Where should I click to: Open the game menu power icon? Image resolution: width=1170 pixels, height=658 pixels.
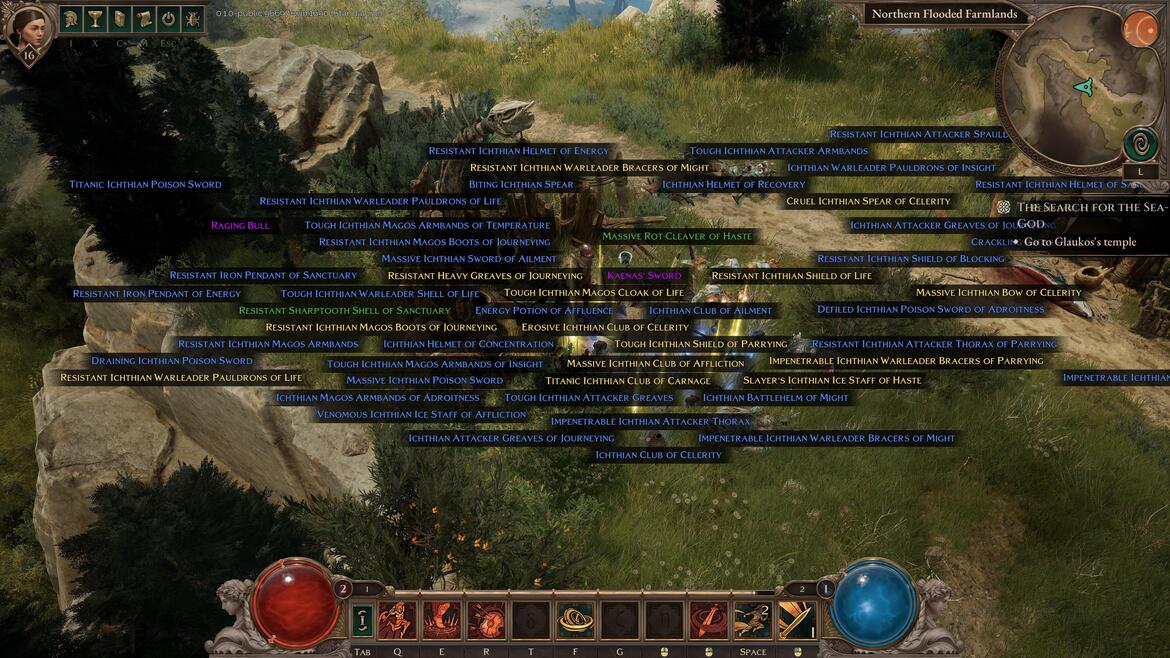click(x=168, y=20)
